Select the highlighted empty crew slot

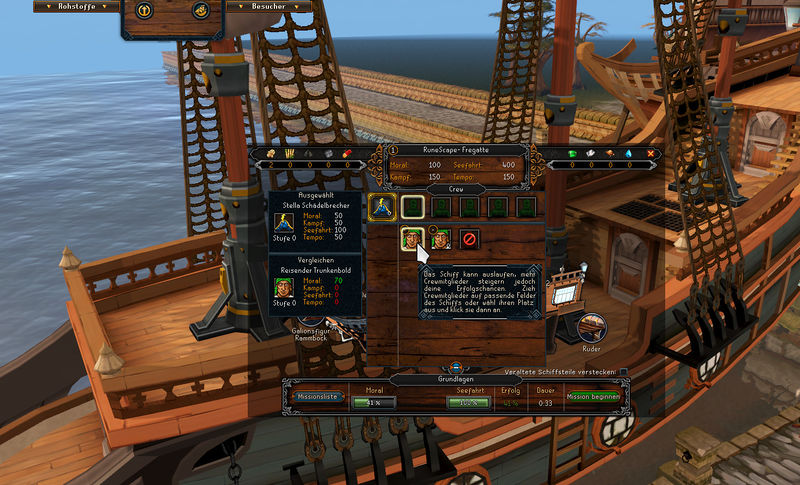coord(411,207)
